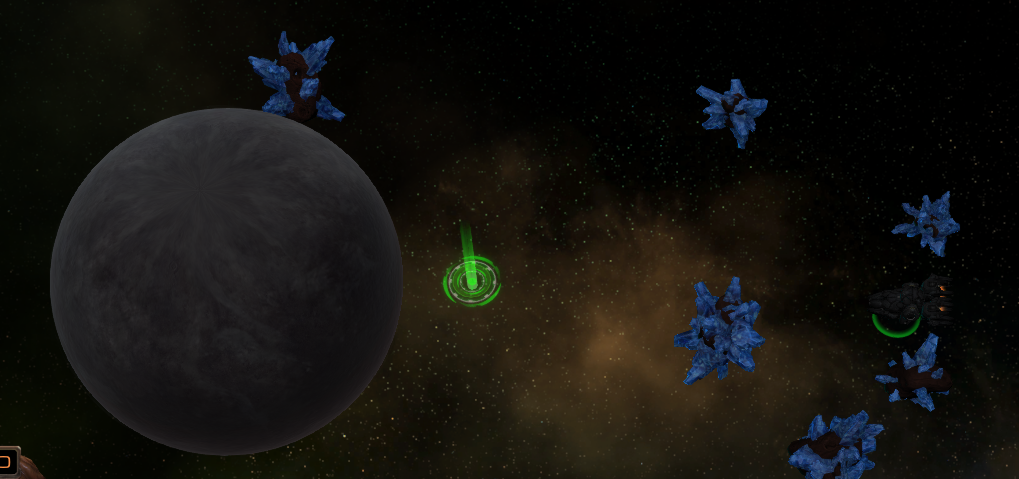The height and width of the screenshot is (479, 1019).
Task: Click the green rally point beacon marker
Action: pos(471,281)
